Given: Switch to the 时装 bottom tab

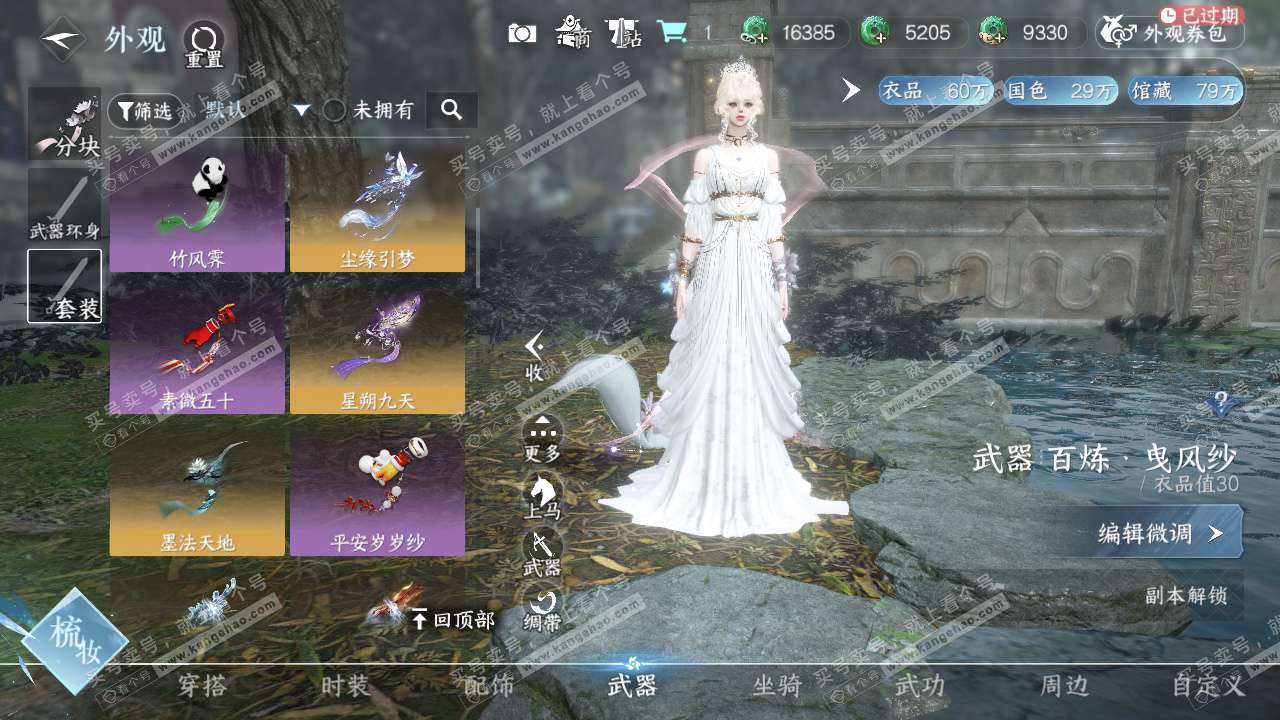Looking at the screenshot, I should (x=345, y=686).
